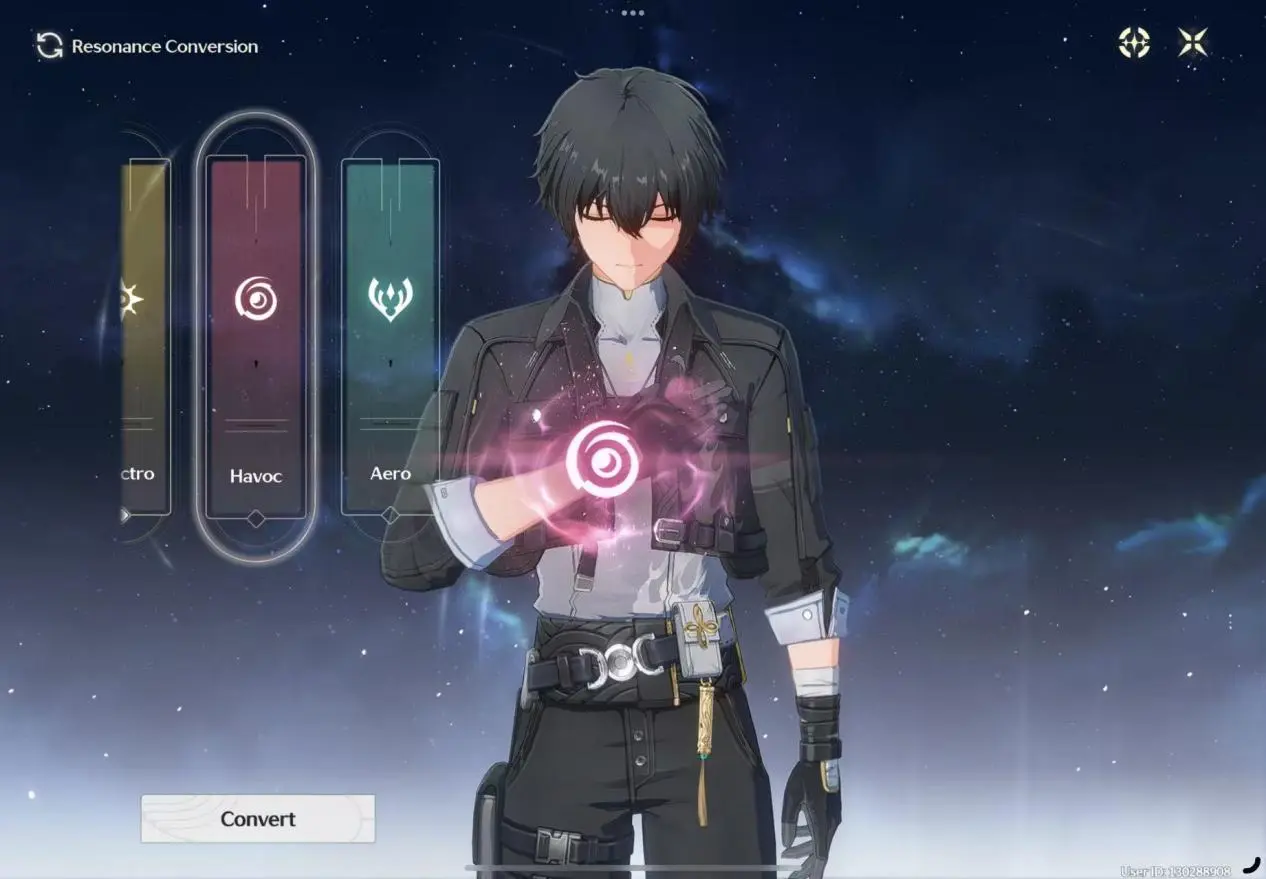Click the three-dot handle at top center
Screen dimensions: 1266x879
[633, 13]
